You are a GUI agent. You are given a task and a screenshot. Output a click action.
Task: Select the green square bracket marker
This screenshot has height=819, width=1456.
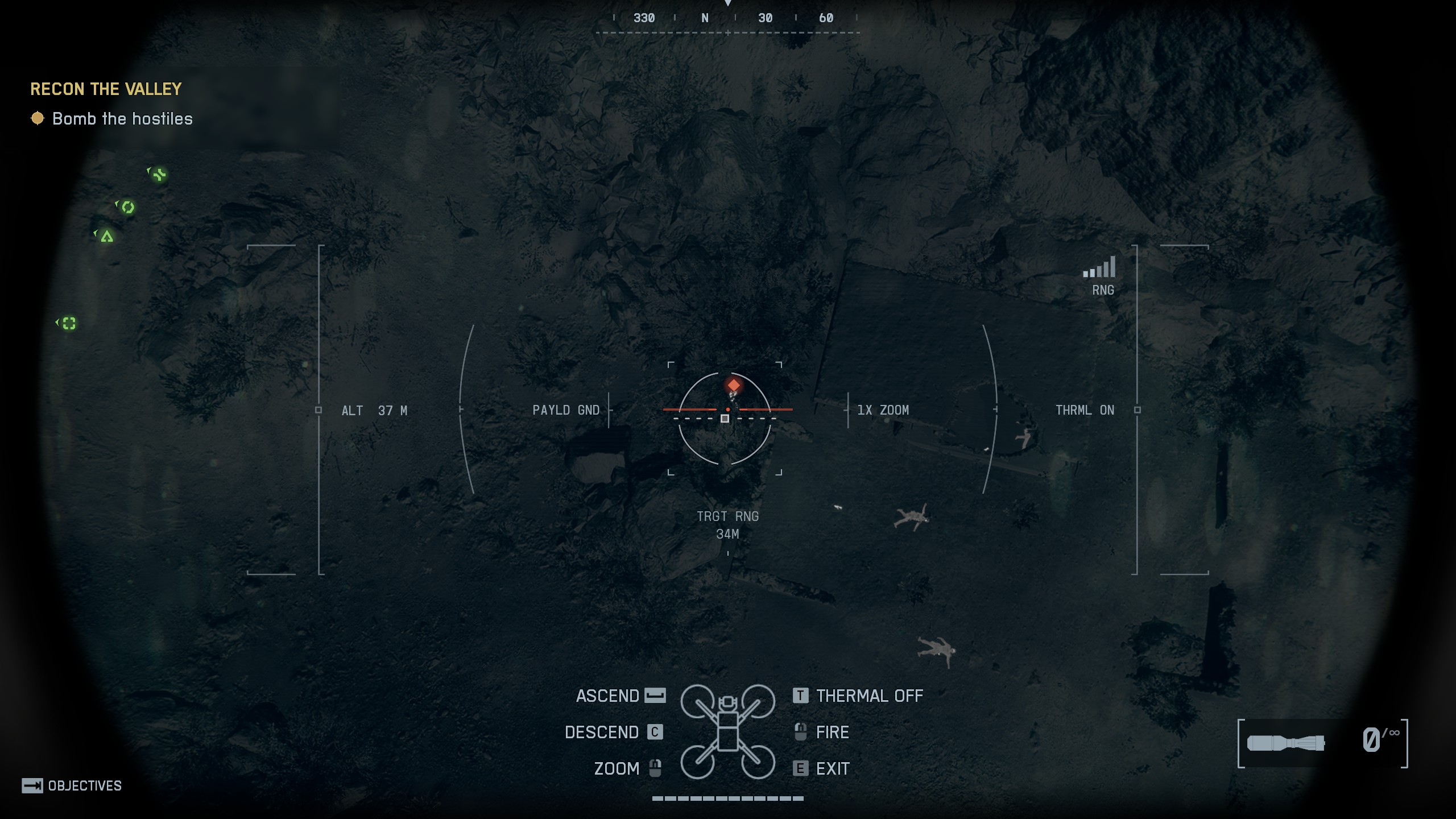[69, 323]
